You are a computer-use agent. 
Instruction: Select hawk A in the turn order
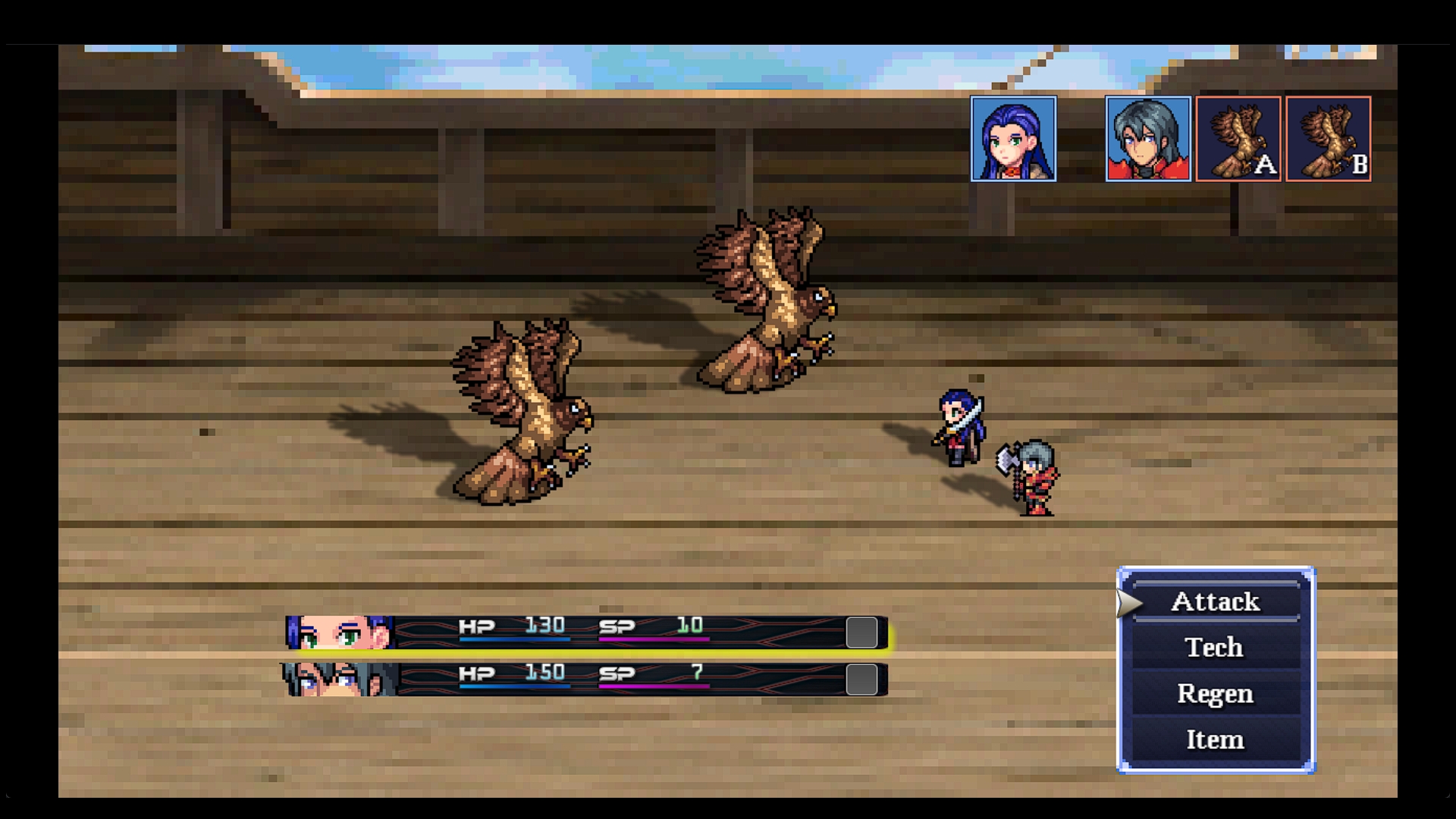[1238, 139]
